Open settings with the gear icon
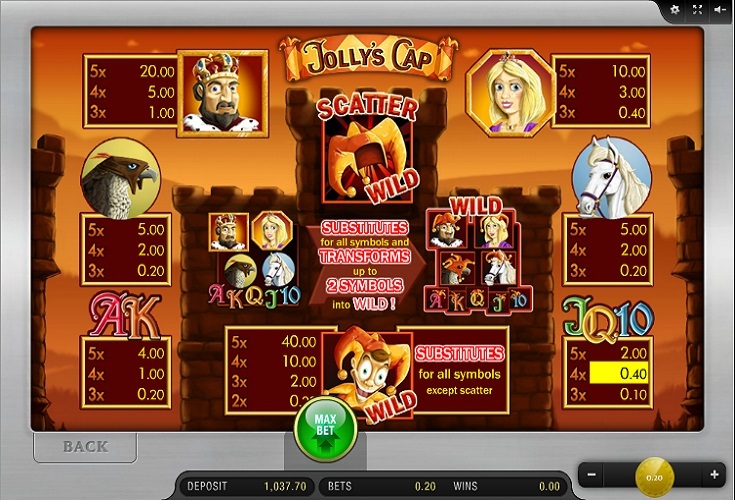This screenshot has width=735, height=500. point(675,9)
